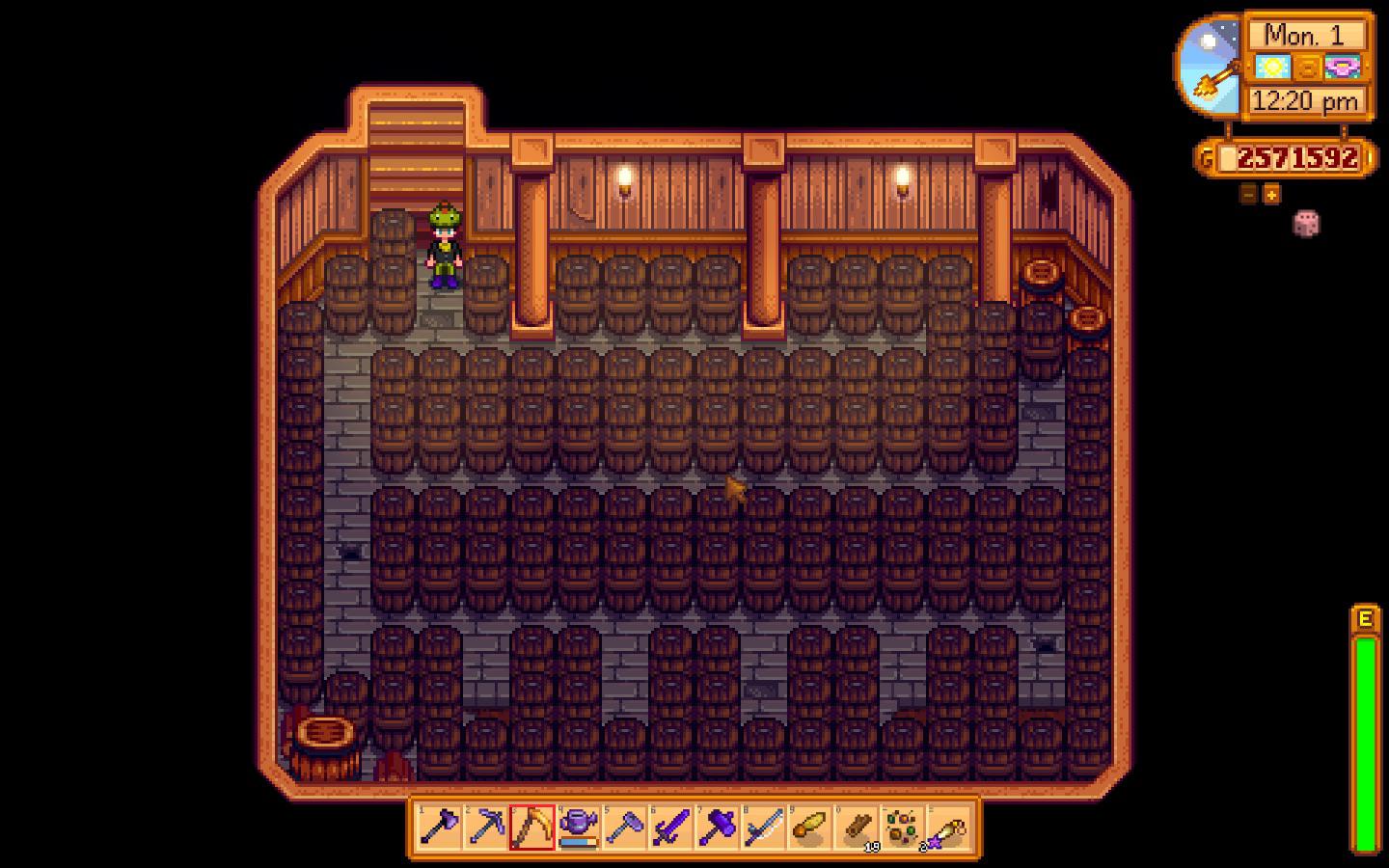Click the energy bar on right edge
Screen dimensions: 1389x868
coord(1367,714)
